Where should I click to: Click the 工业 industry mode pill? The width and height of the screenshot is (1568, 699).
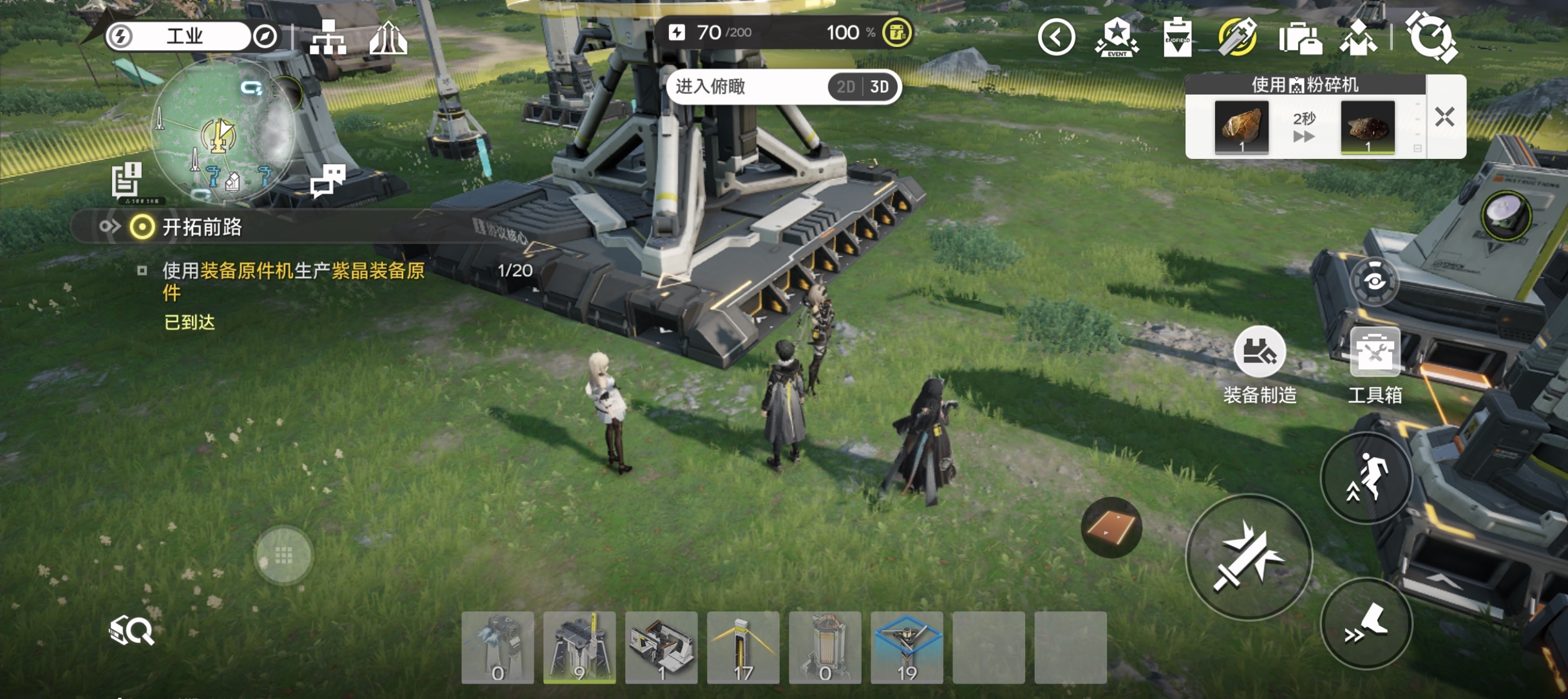[x=185, y=36]
